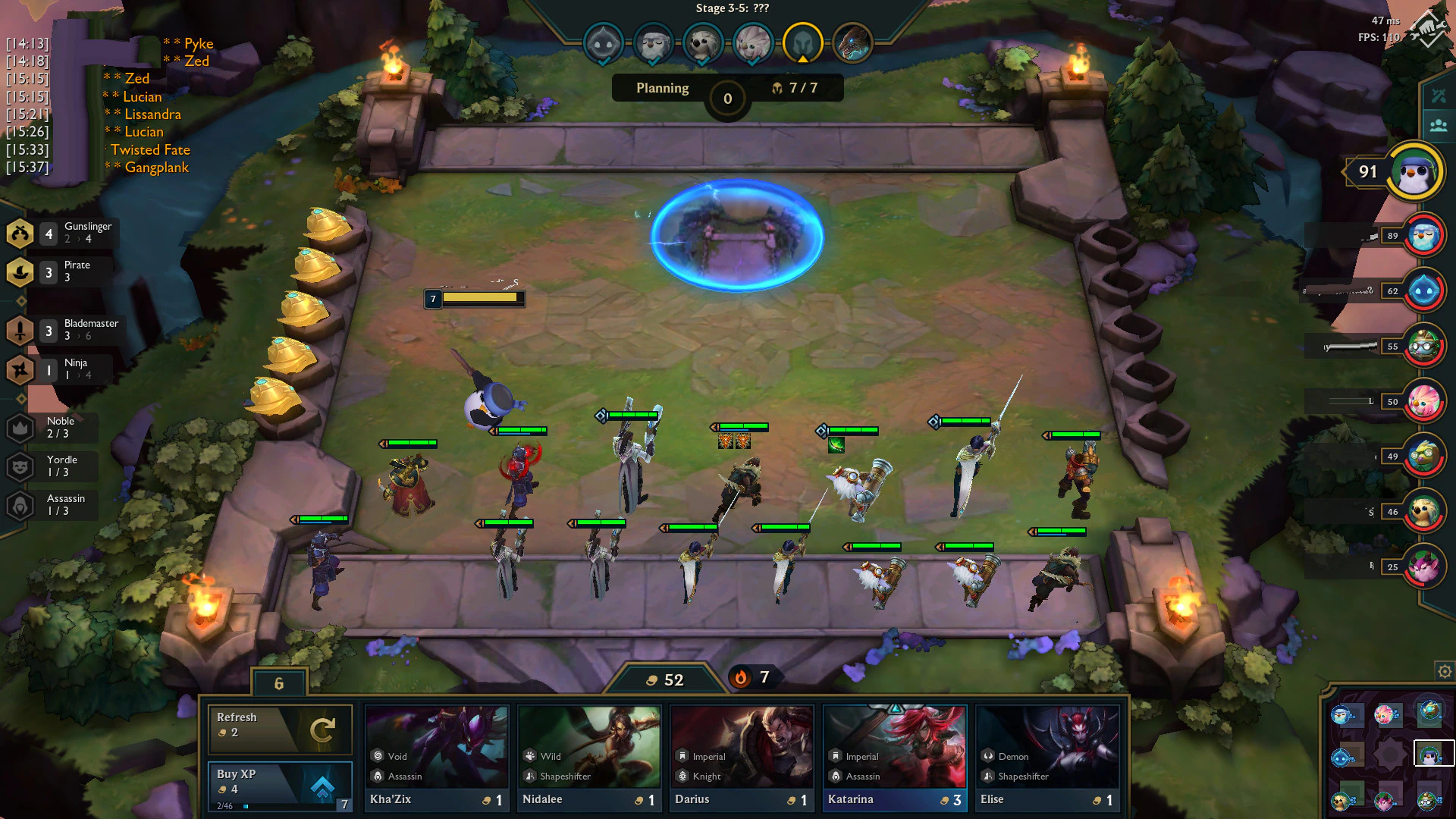Select the Katarina shop card
The image size is (1456, 819).
click(895, 758)
